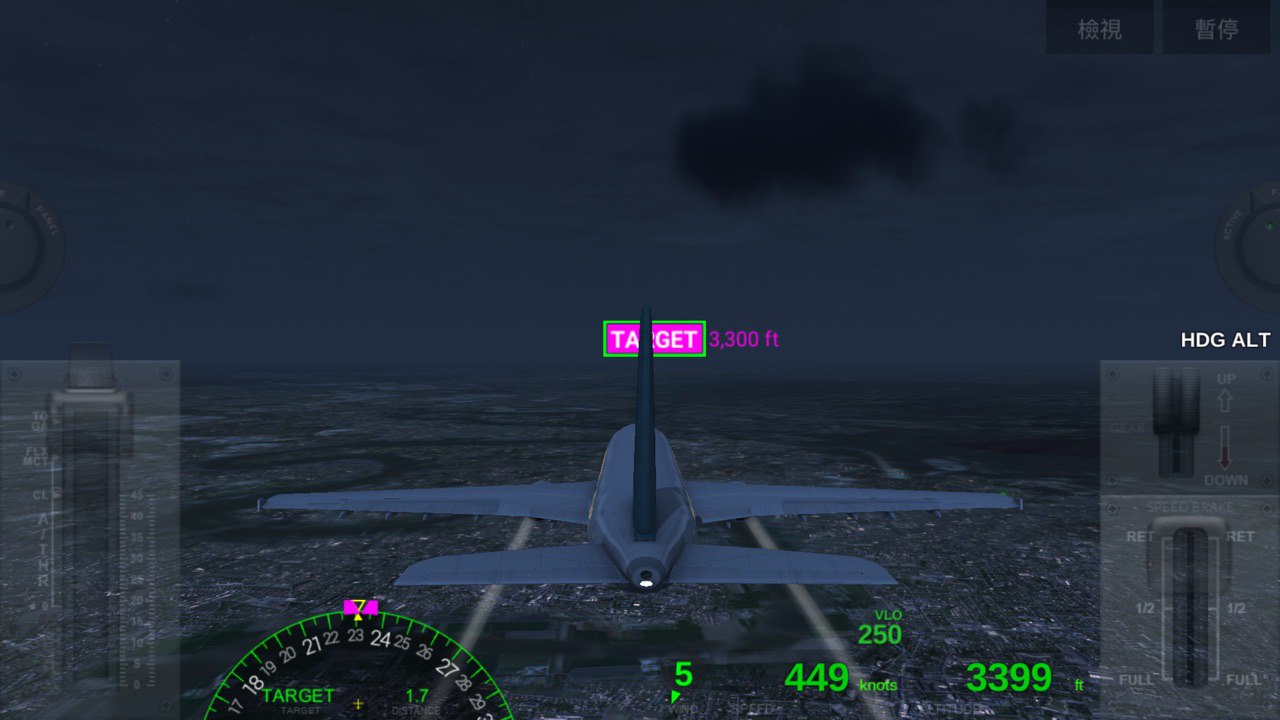Select the PANEL rotary knob
The height and width of the screenshot is (720, 1280).
(x=22, y=245)
